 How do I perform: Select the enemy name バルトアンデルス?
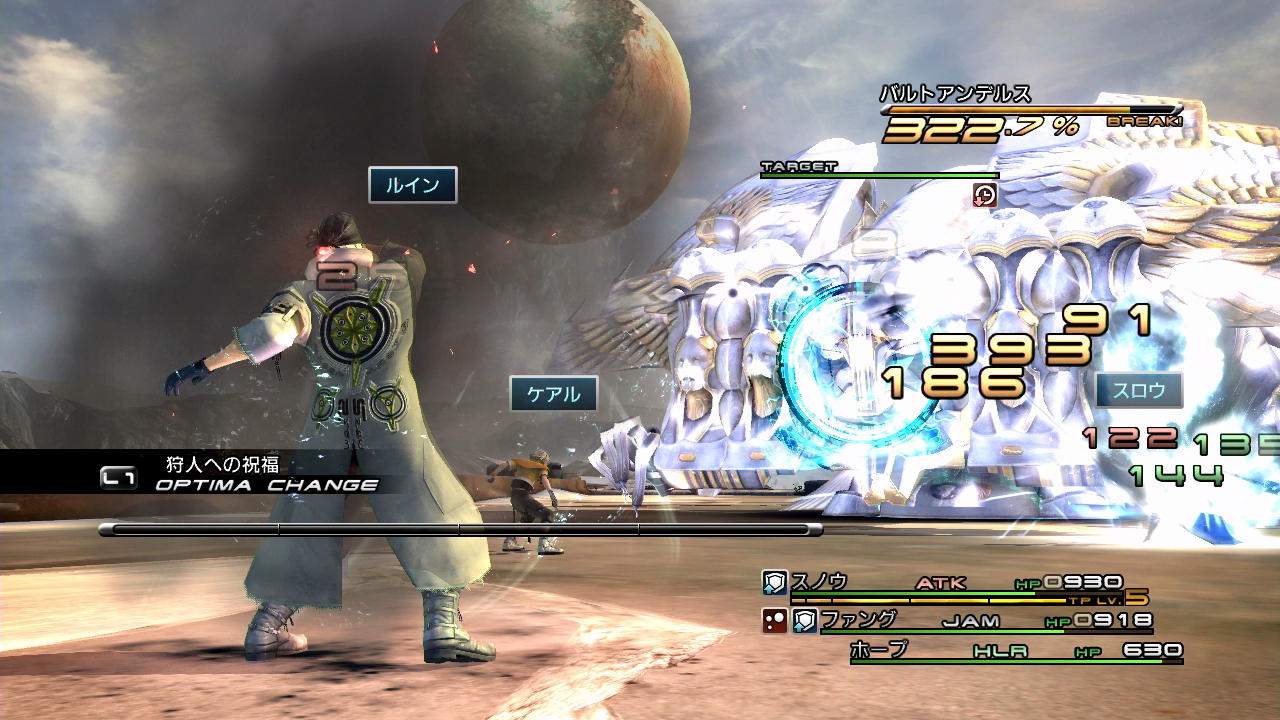955,94
